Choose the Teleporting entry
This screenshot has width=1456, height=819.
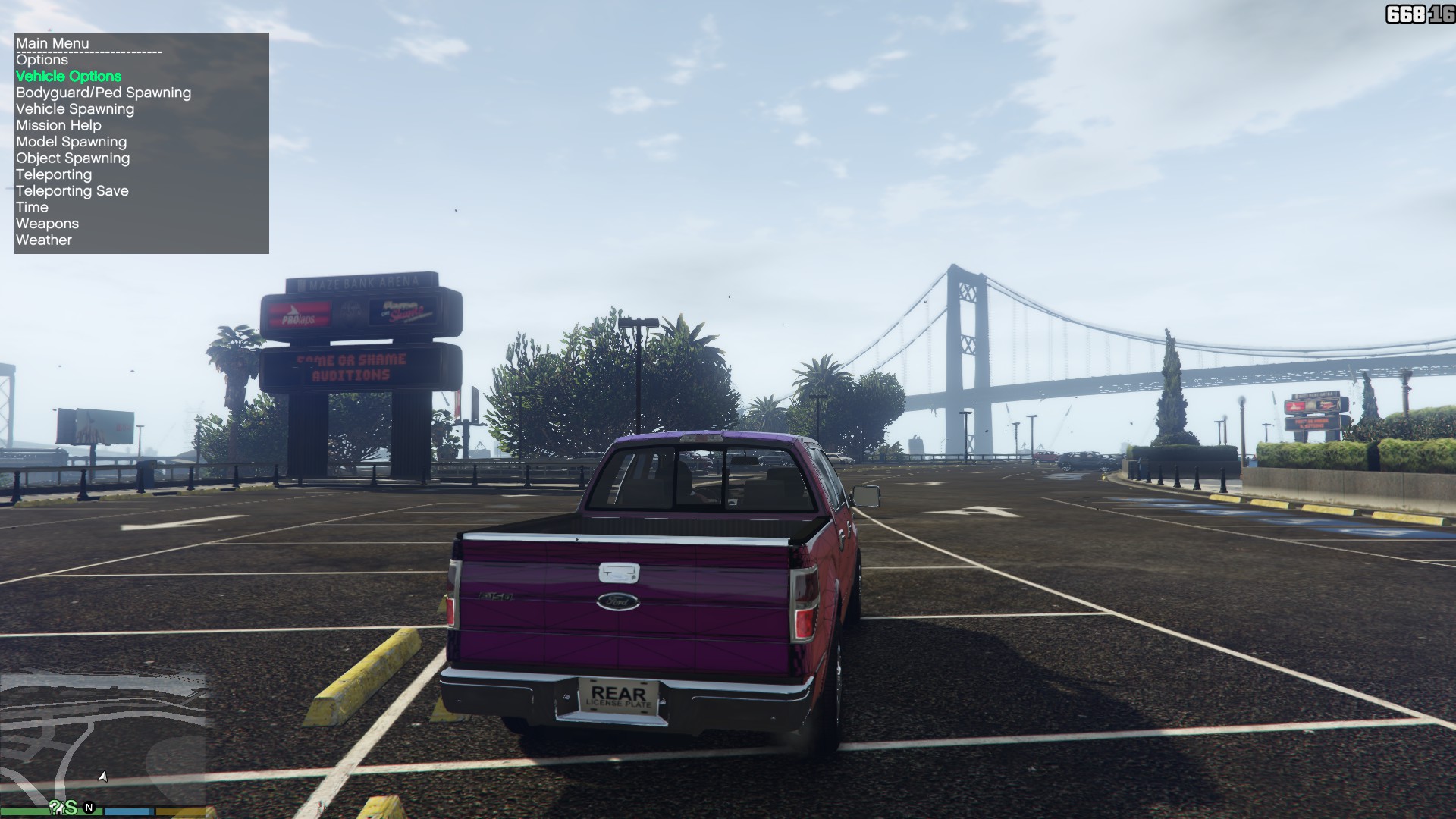54,174
